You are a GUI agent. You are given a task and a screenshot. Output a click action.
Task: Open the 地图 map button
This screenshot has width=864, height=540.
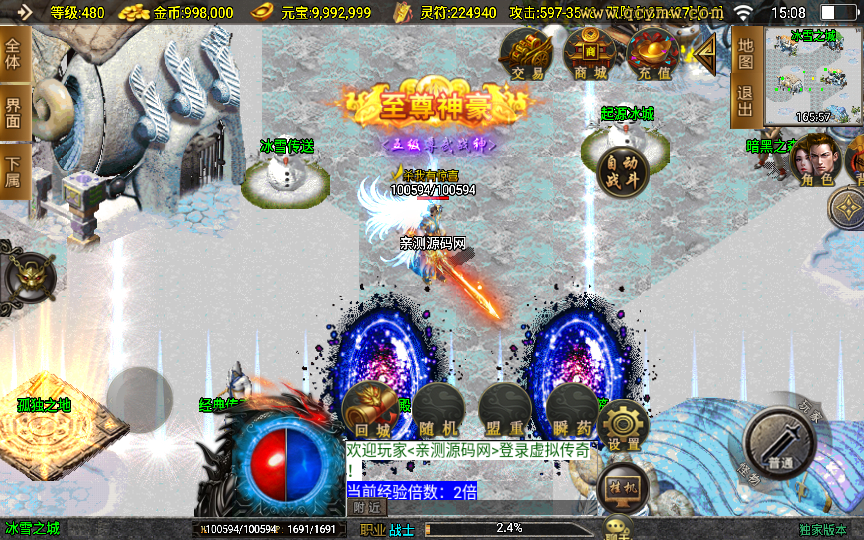click(745, 53)
